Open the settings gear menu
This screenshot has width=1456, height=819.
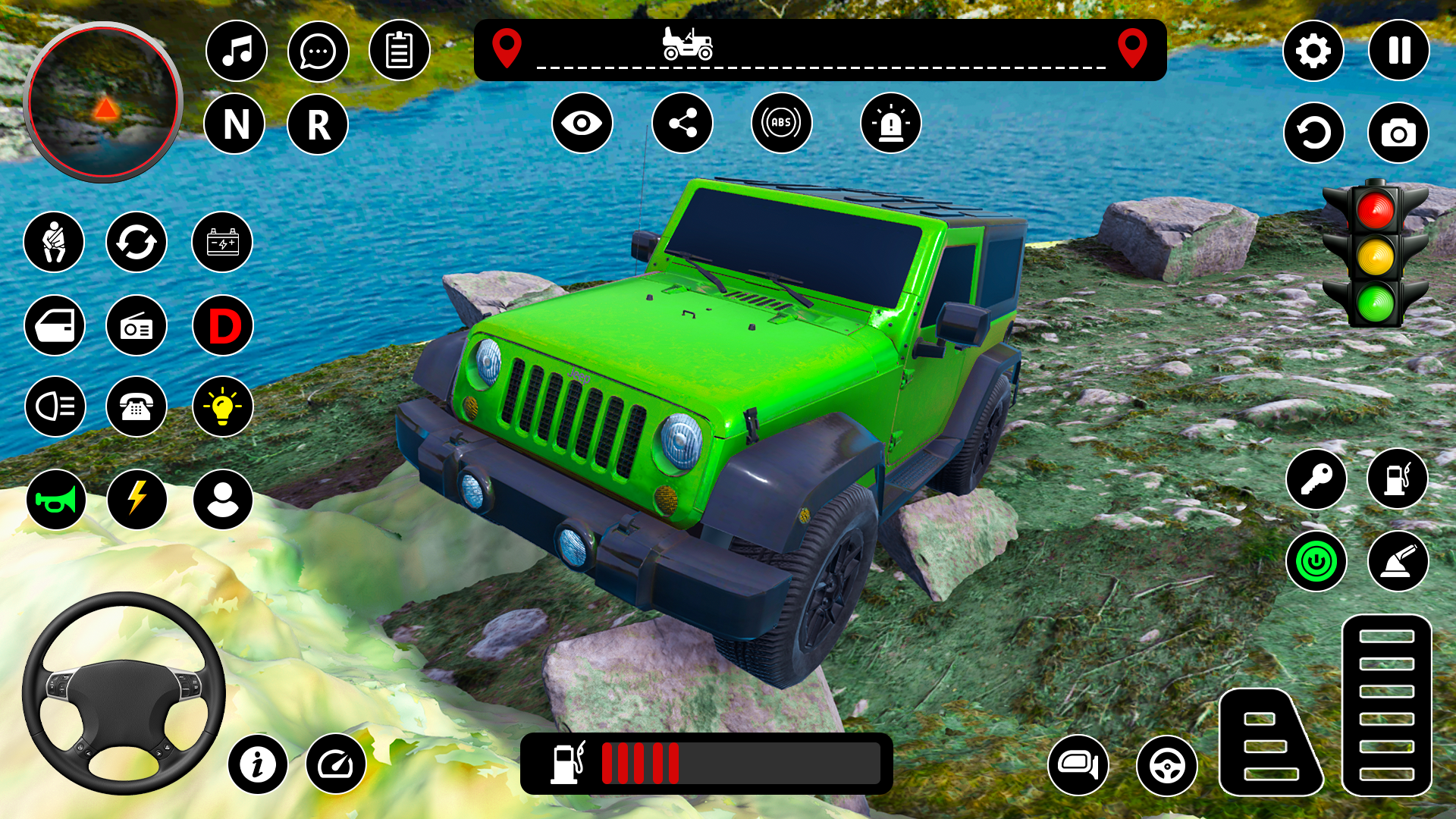1313,51
